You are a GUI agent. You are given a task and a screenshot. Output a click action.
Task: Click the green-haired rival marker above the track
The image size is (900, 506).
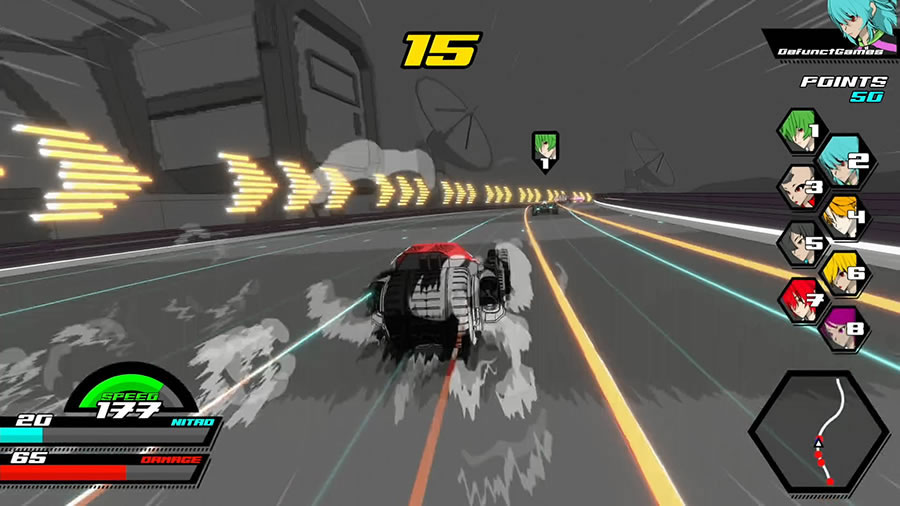pos(545,151)
